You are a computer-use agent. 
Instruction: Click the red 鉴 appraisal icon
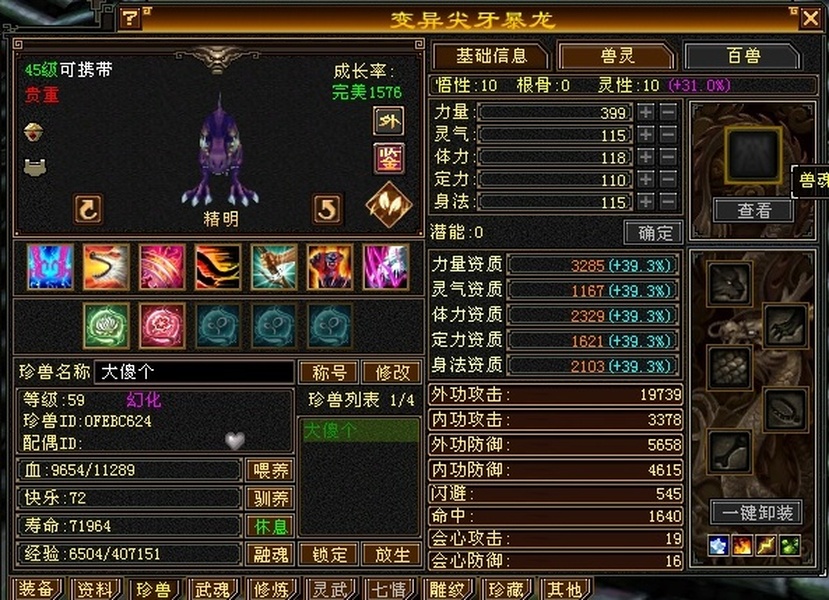(x=388, y=158)
